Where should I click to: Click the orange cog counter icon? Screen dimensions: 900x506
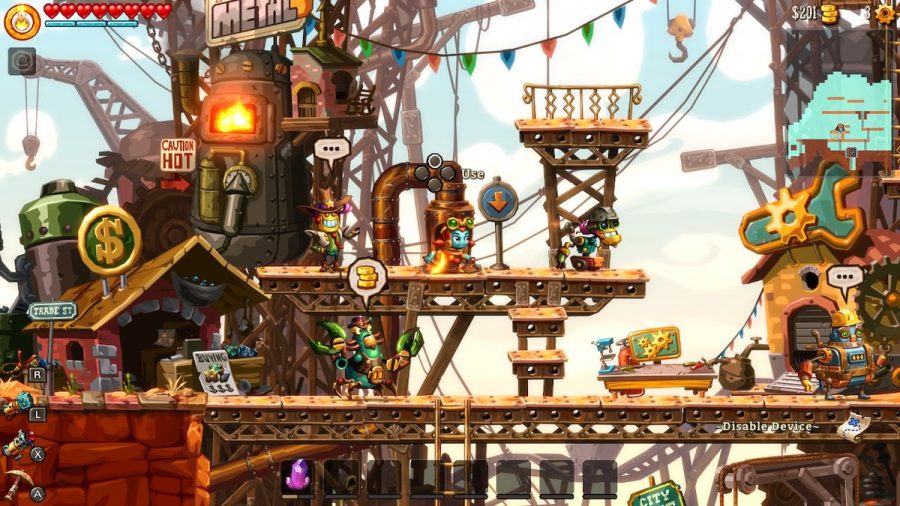click(x=885, y=13)
